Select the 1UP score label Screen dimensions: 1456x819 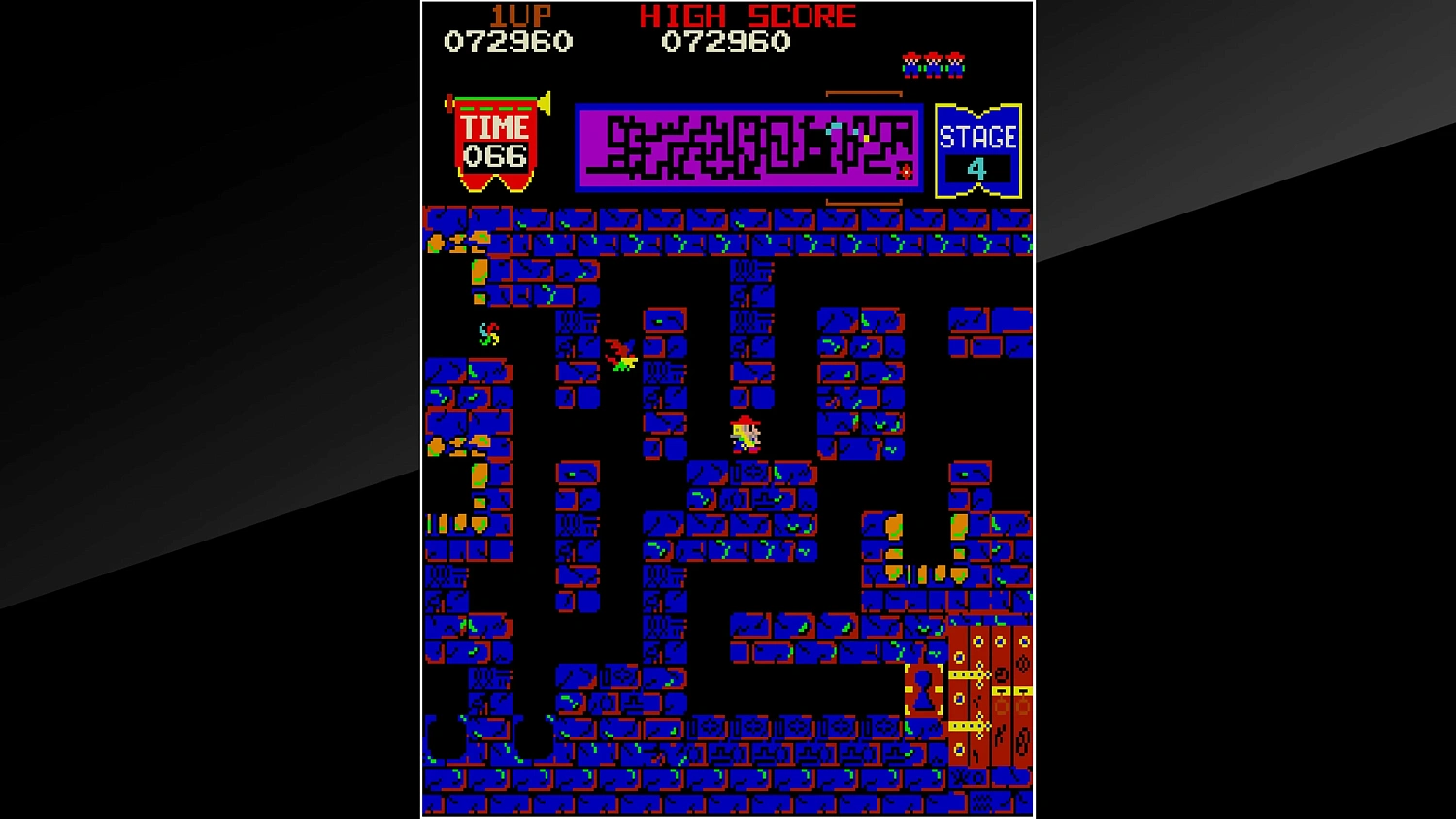click(519, 15)
